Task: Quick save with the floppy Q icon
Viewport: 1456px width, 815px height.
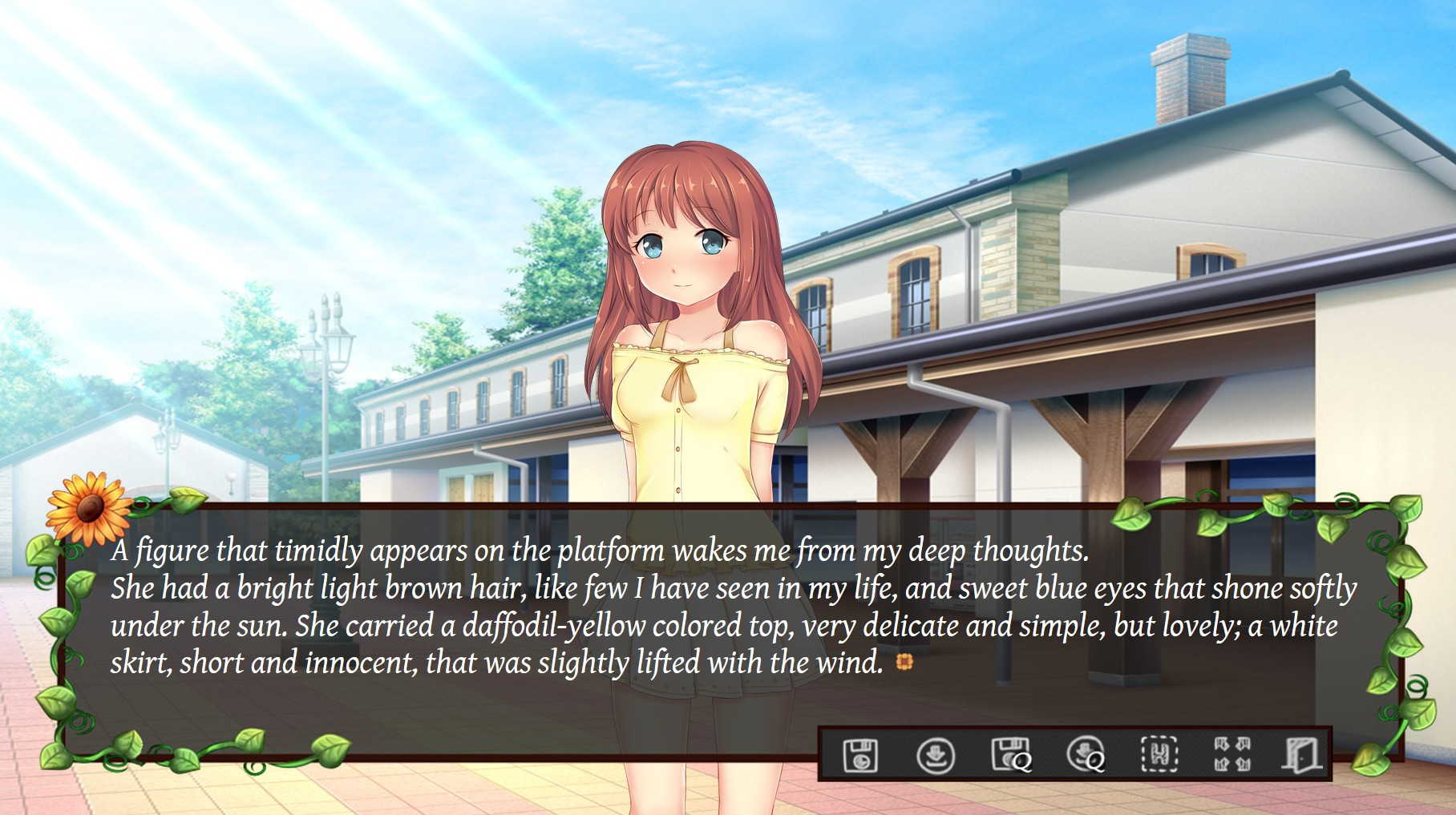Action: [1010, 755]
